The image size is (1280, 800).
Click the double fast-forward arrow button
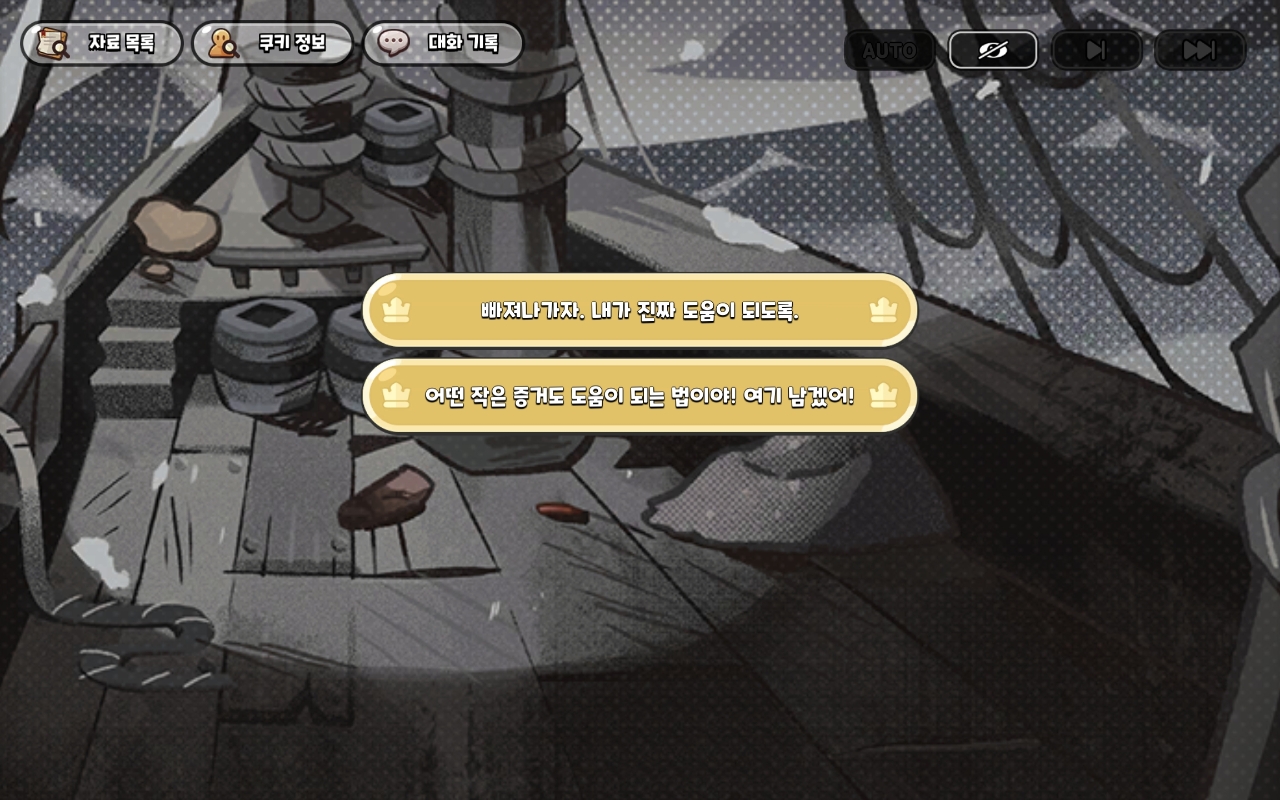point(1199,50)
